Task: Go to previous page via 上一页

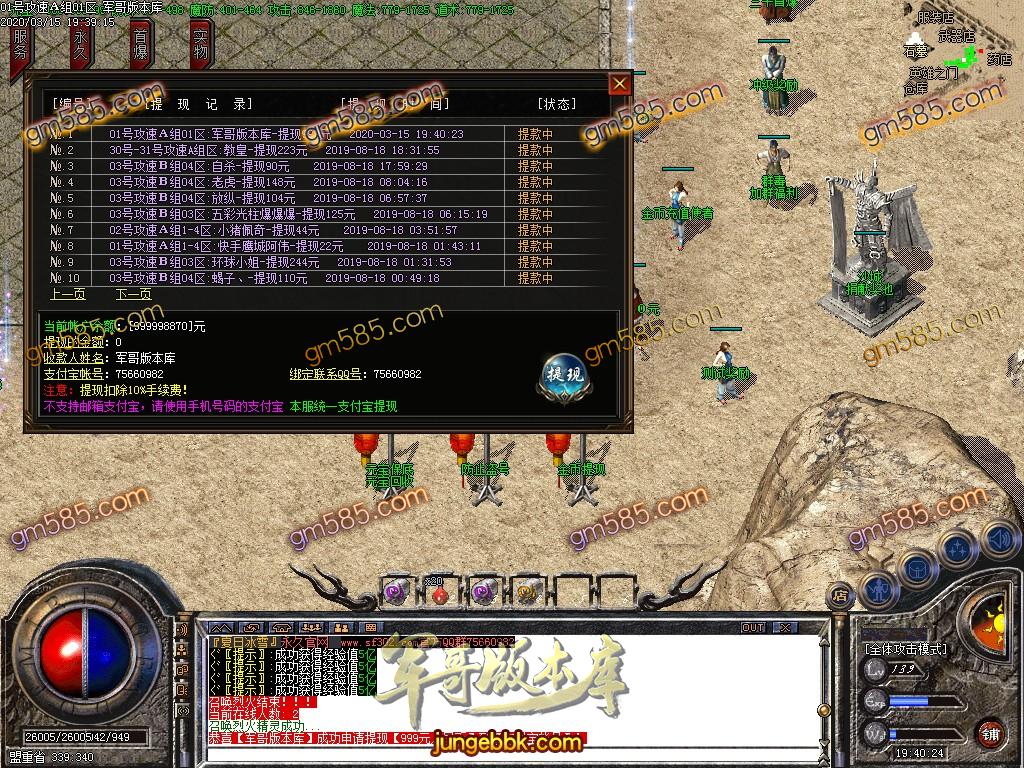Action: (x=68, y=294)
